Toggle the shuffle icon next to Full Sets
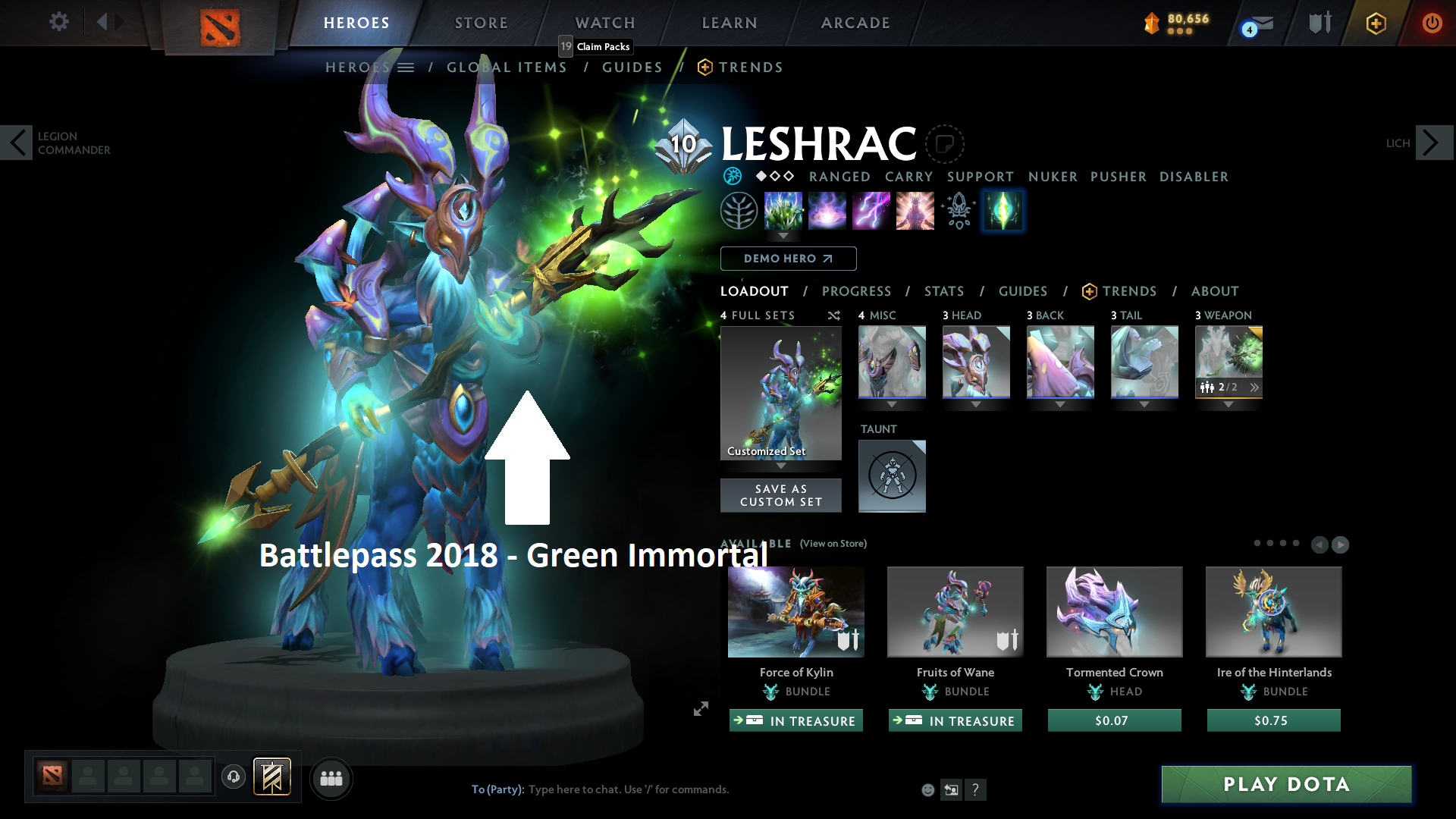Screen dimensions: 1456x819 click(x=833, y=315)
